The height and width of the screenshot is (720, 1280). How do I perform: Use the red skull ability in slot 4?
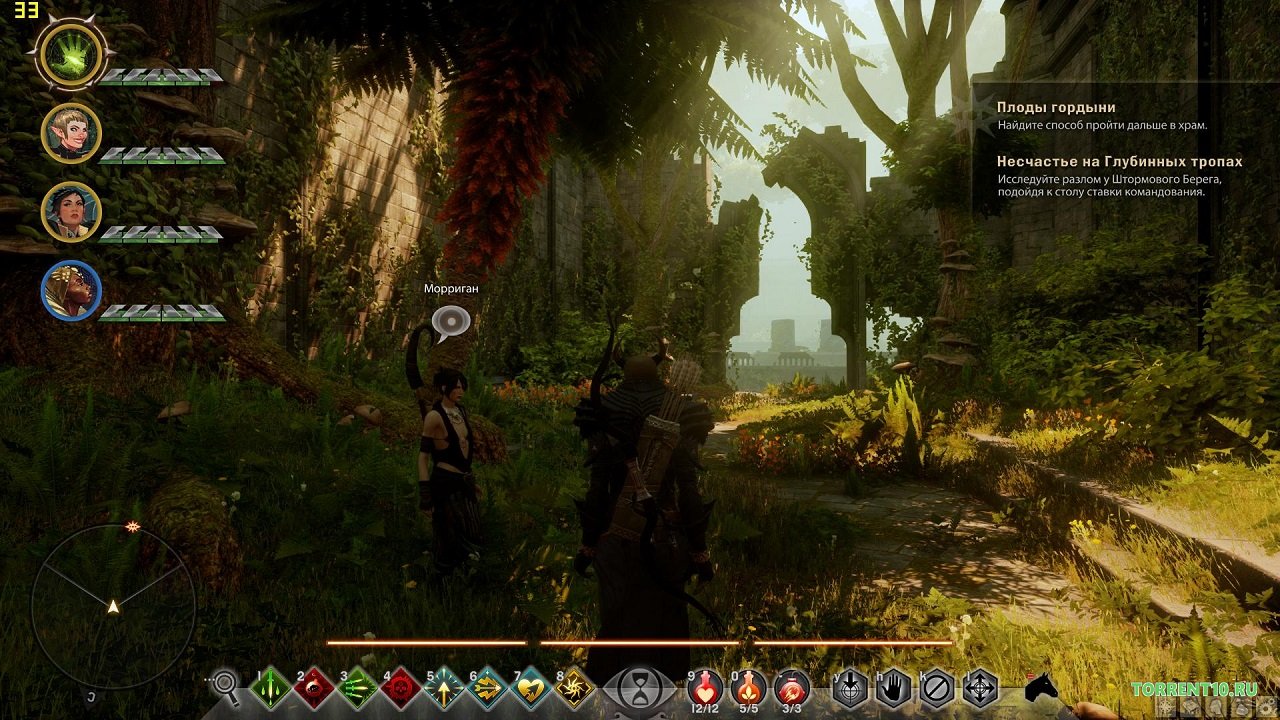tap(400, 688)
